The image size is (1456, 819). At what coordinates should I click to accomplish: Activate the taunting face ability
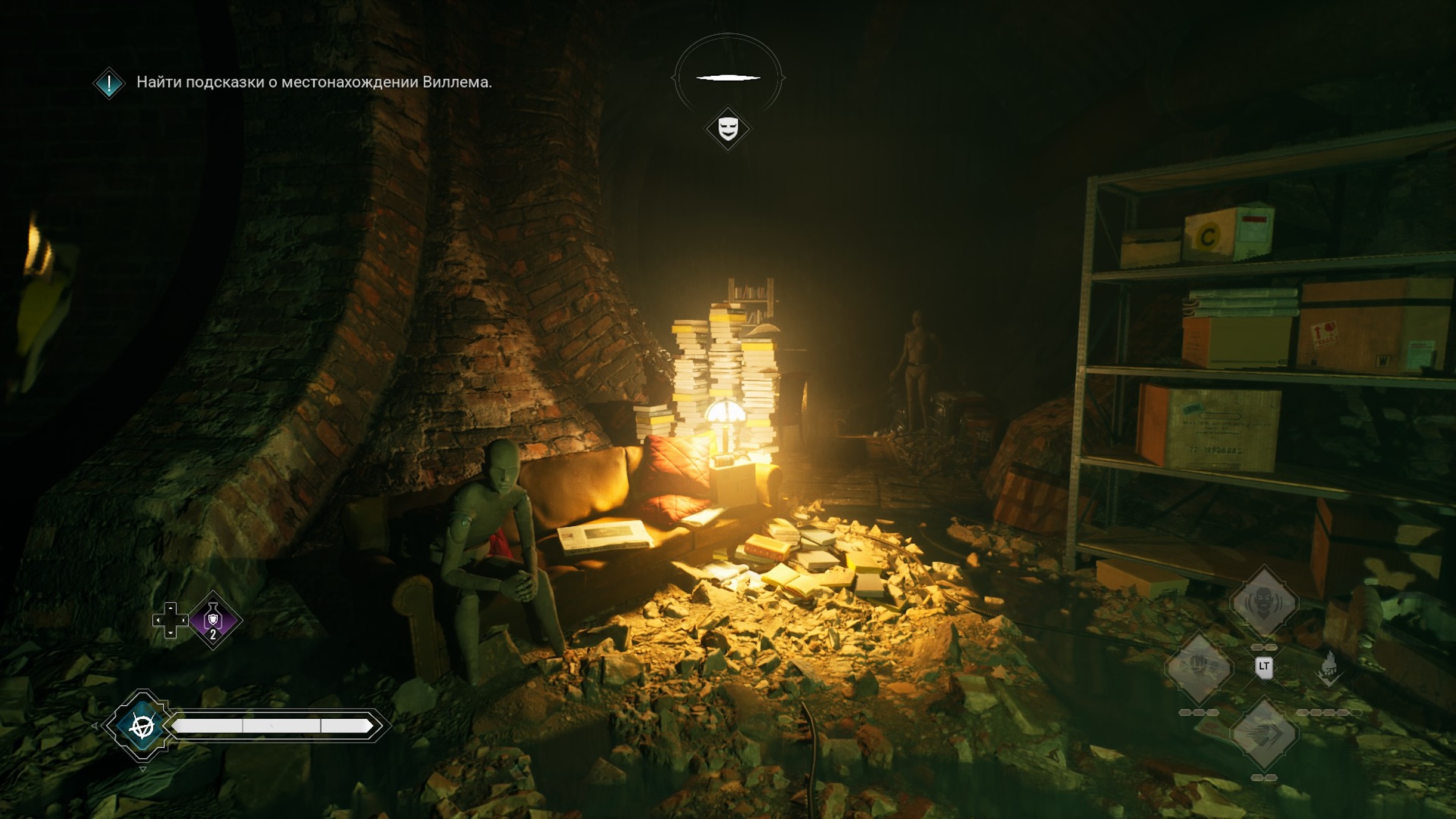[1263, 602]
